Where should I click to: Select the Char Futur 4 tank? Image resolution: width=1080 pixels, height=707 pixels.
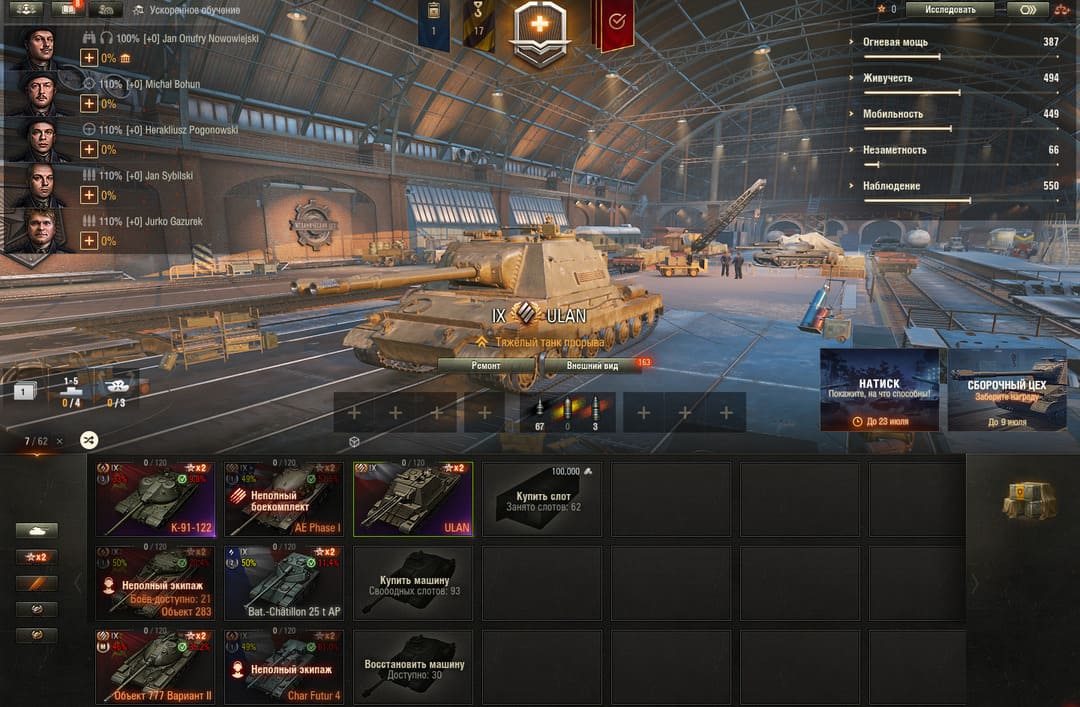(x=283, y=666)
